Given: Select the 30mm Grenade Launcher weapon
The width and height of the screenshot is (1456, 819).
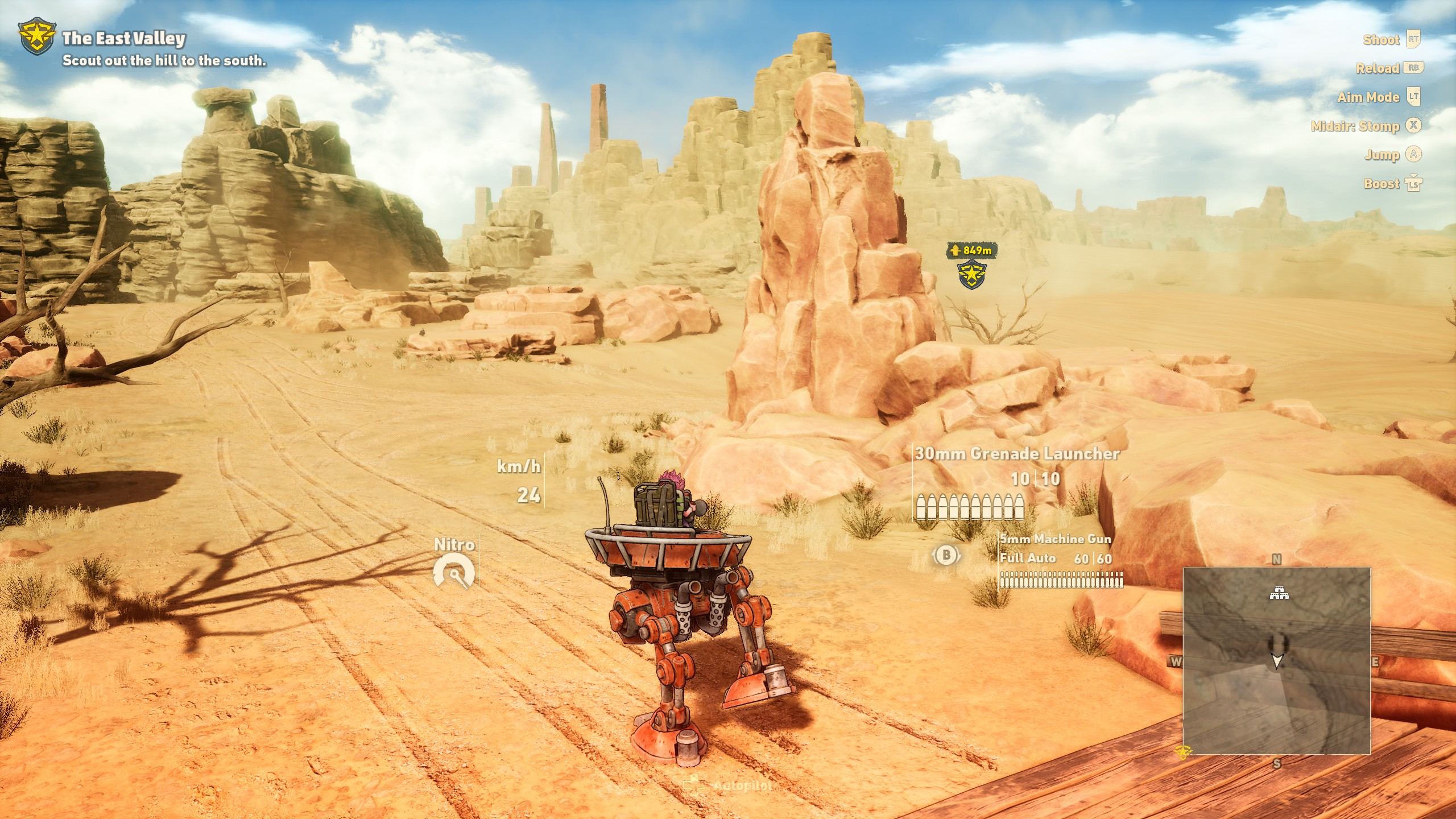Looking at the screenshot, I should pos(1016,454).
